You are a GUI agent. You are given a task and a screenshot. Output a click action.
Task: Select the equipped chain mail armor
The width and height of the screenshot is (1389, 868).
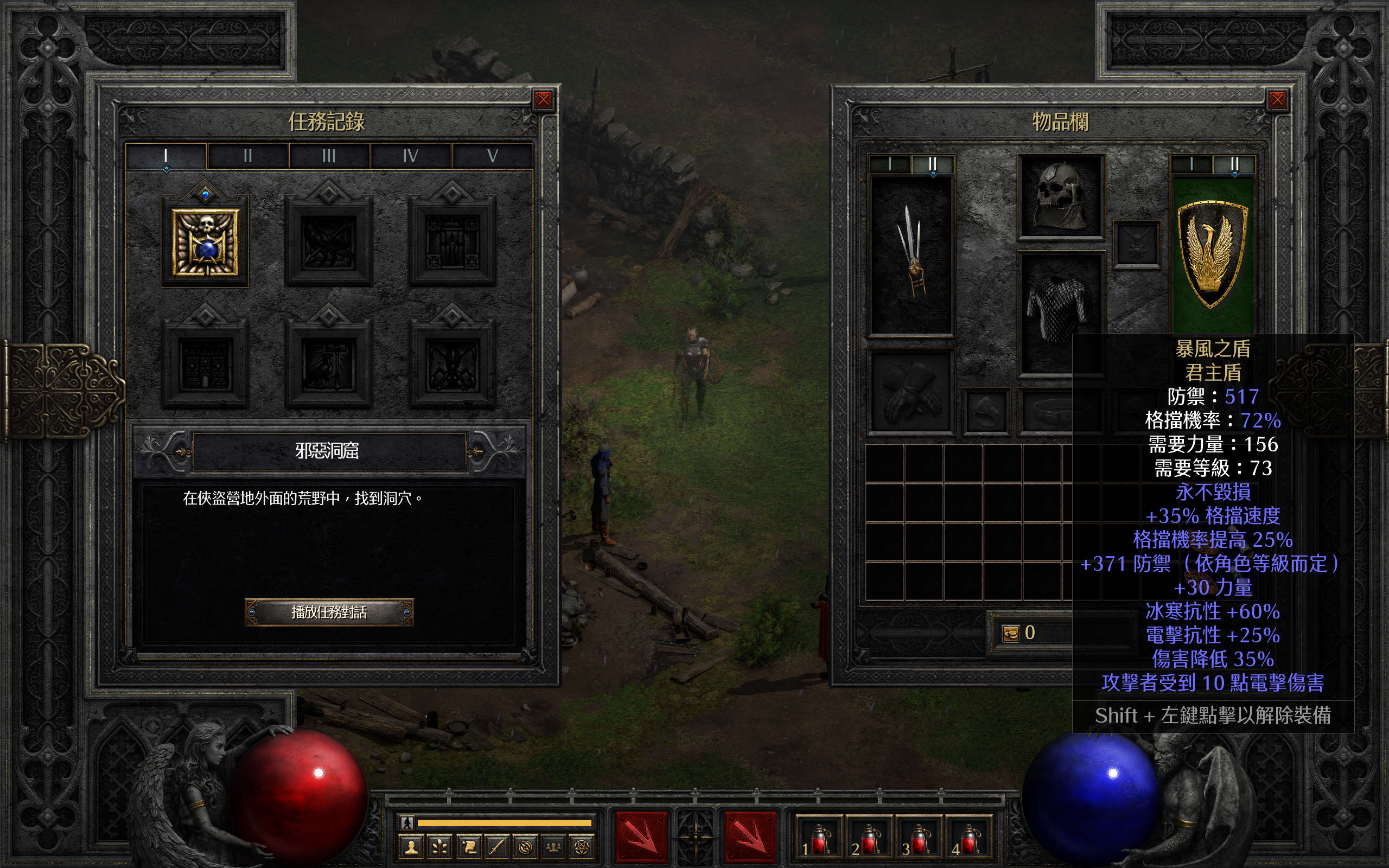(1060, 310)
